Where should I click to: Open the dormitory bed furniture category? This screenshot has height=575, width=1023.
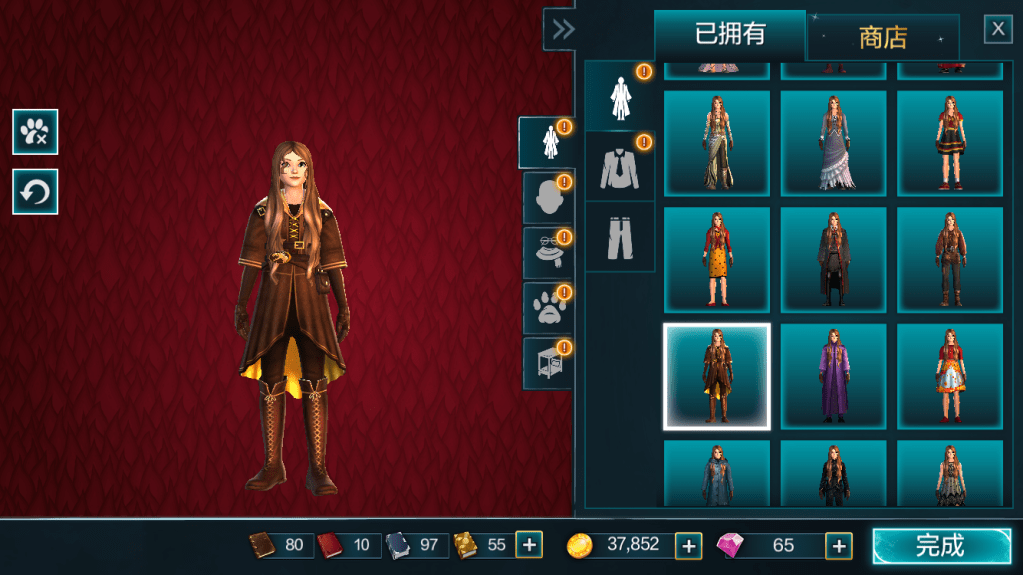click(x=546, y=362)
